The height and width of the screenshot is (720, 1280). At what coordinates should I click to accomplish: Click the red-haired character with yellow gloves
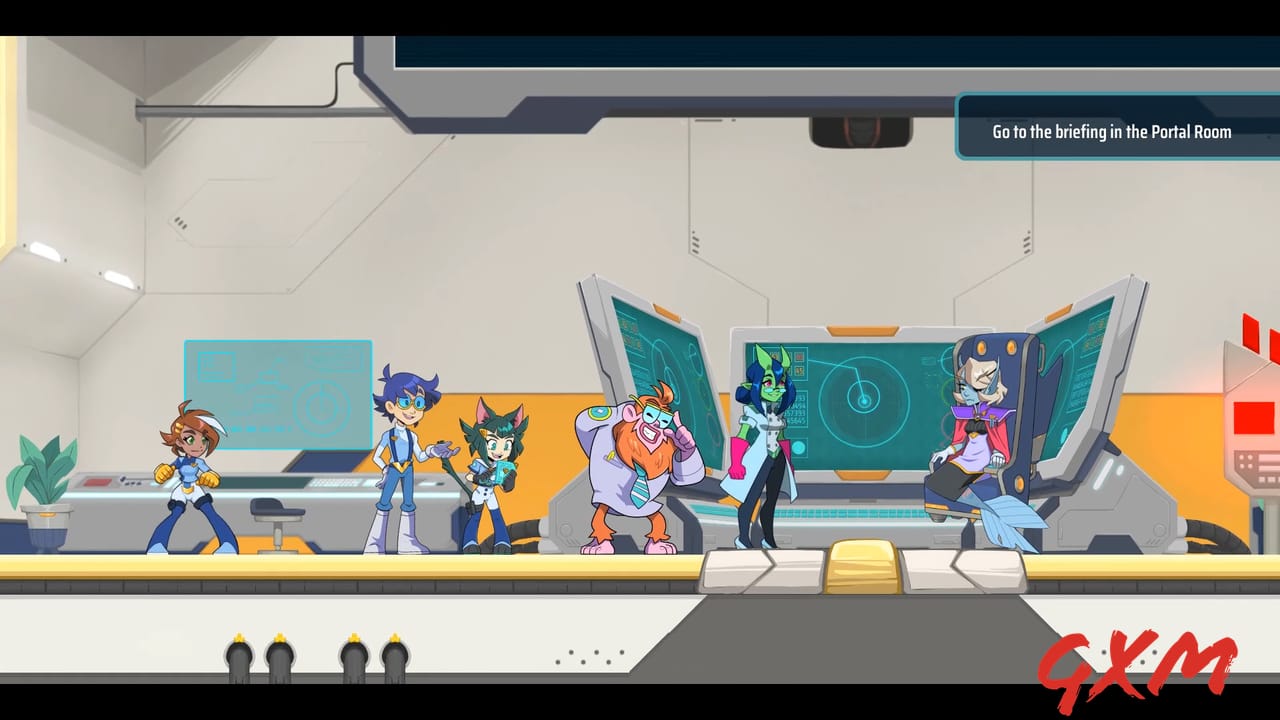click(x=195, y=470)
